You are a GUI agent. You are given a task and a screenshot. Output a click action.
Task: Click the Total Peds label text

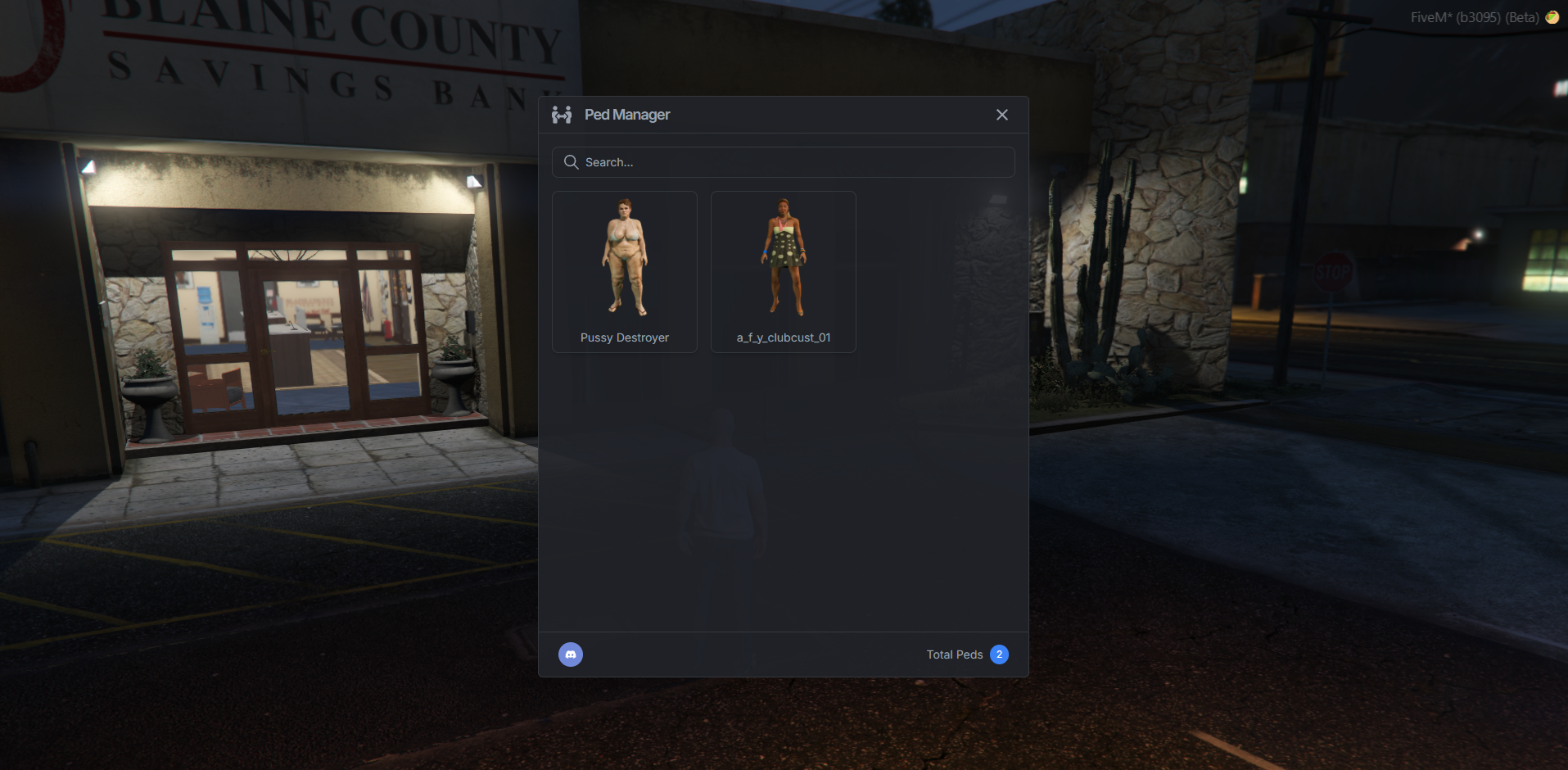[954, 654]
